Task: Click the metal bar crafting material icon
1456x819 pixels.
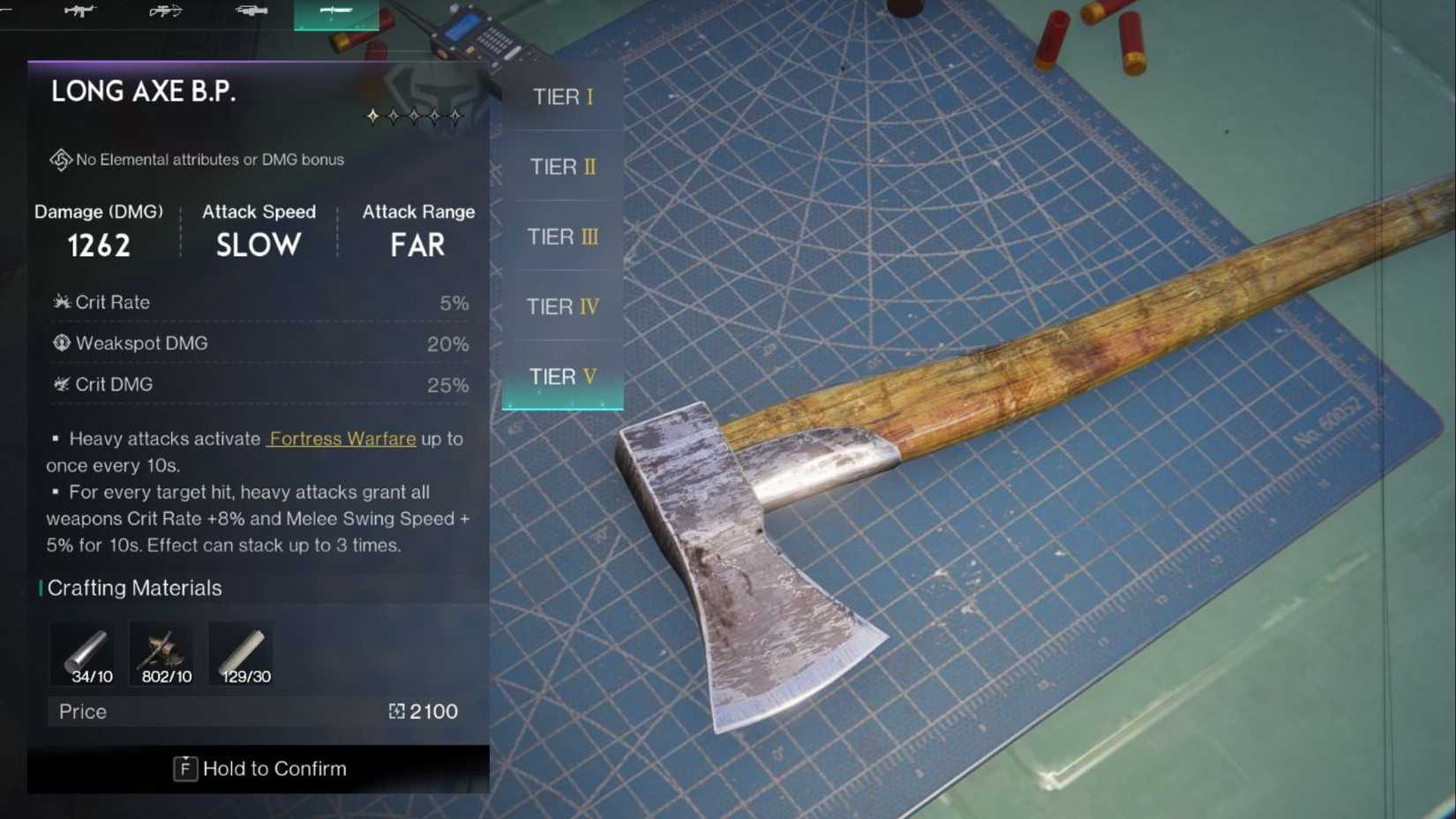Action: (83, 651)
